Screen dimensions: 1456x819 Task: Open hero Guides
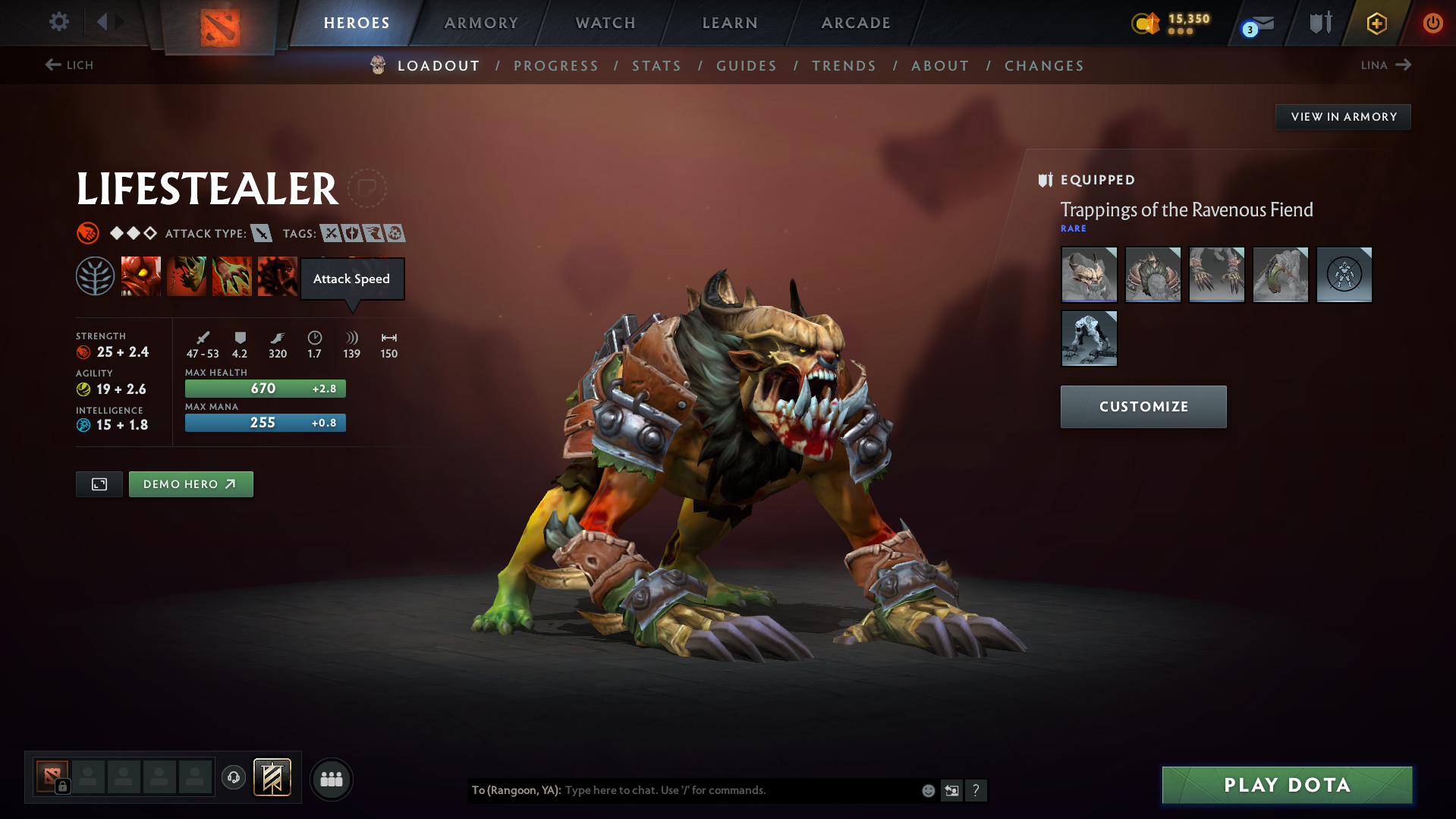tap(747, 66)
